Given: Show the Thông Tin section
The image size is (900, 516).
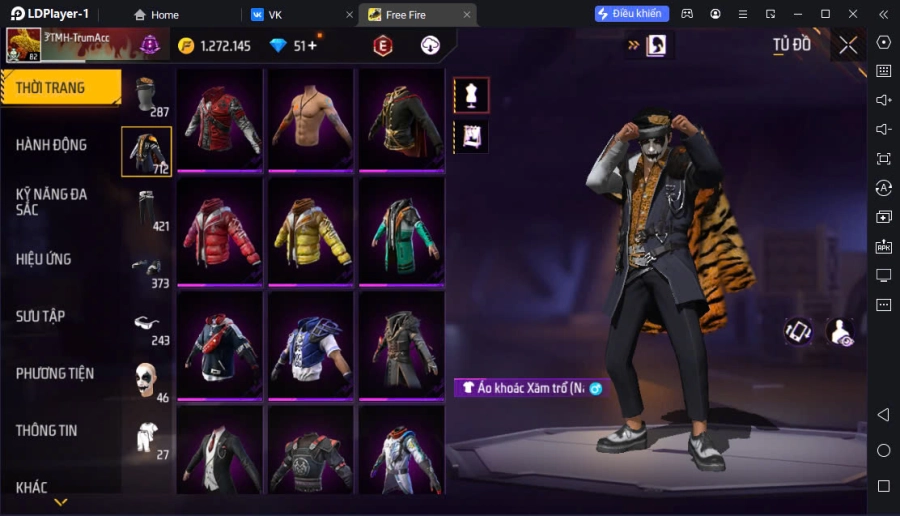Looking at the screenshot, I should point(47,430).
